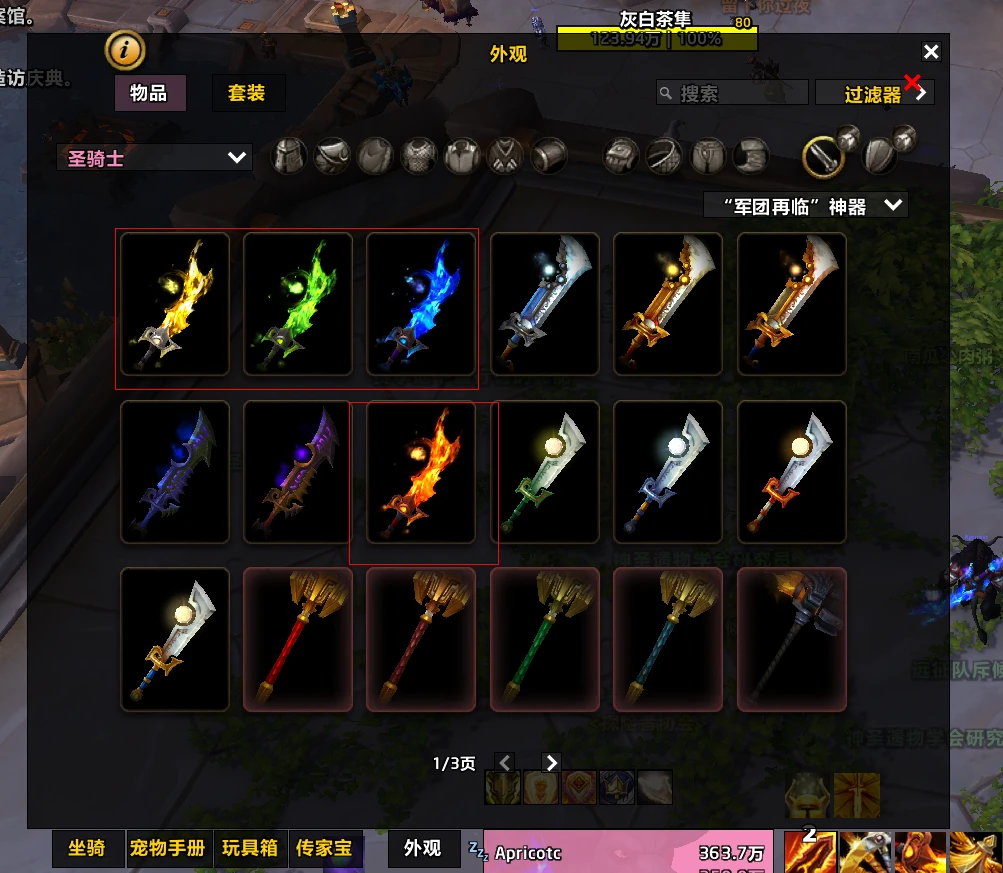Viewport: 1003px width, 873px height.
Task: Select the green flame sword appearance
Action: pyautogui.click(x=298, y=304)
